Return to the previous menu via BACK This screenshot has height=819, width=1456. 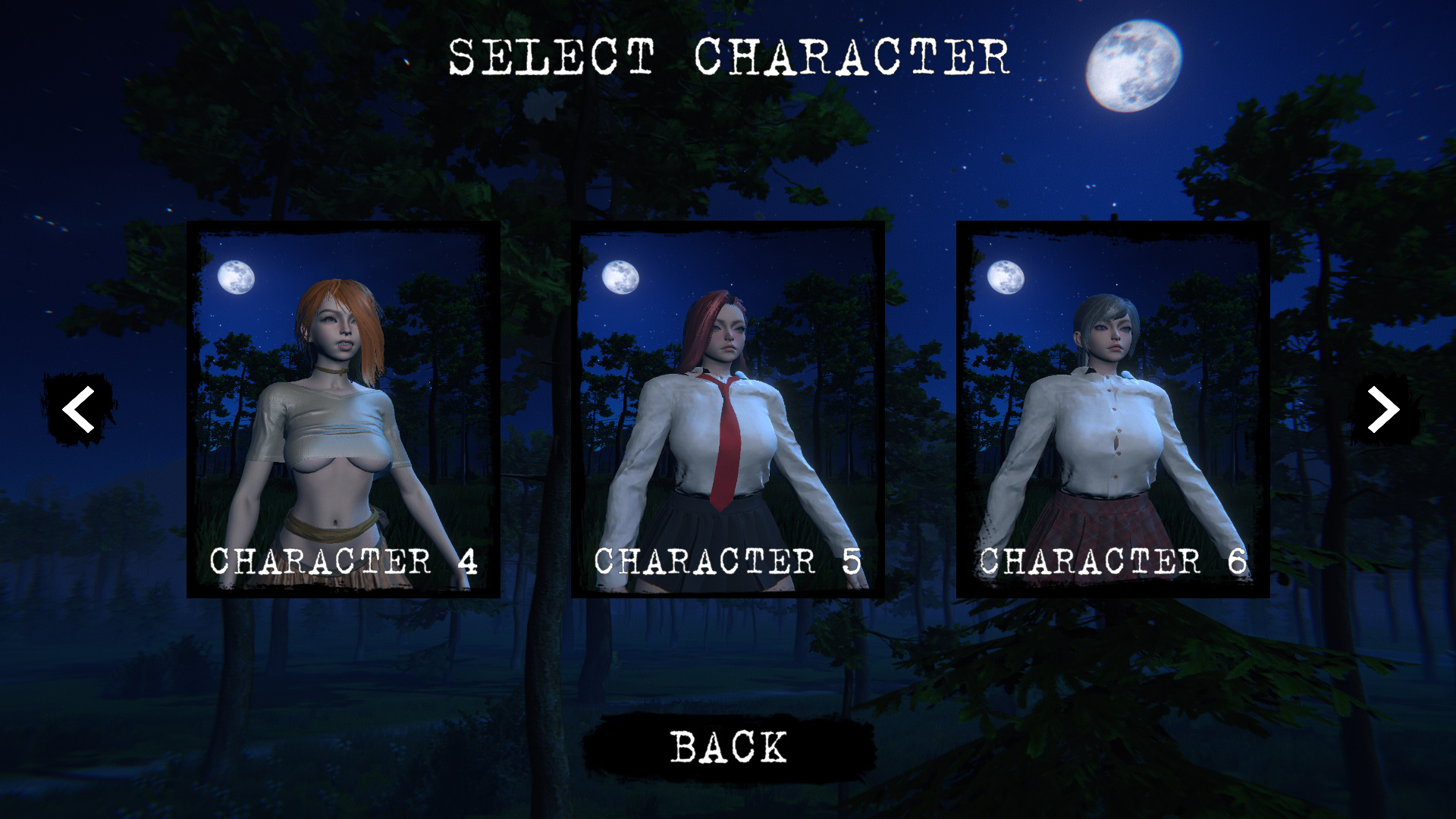click(x=727, y=747)
